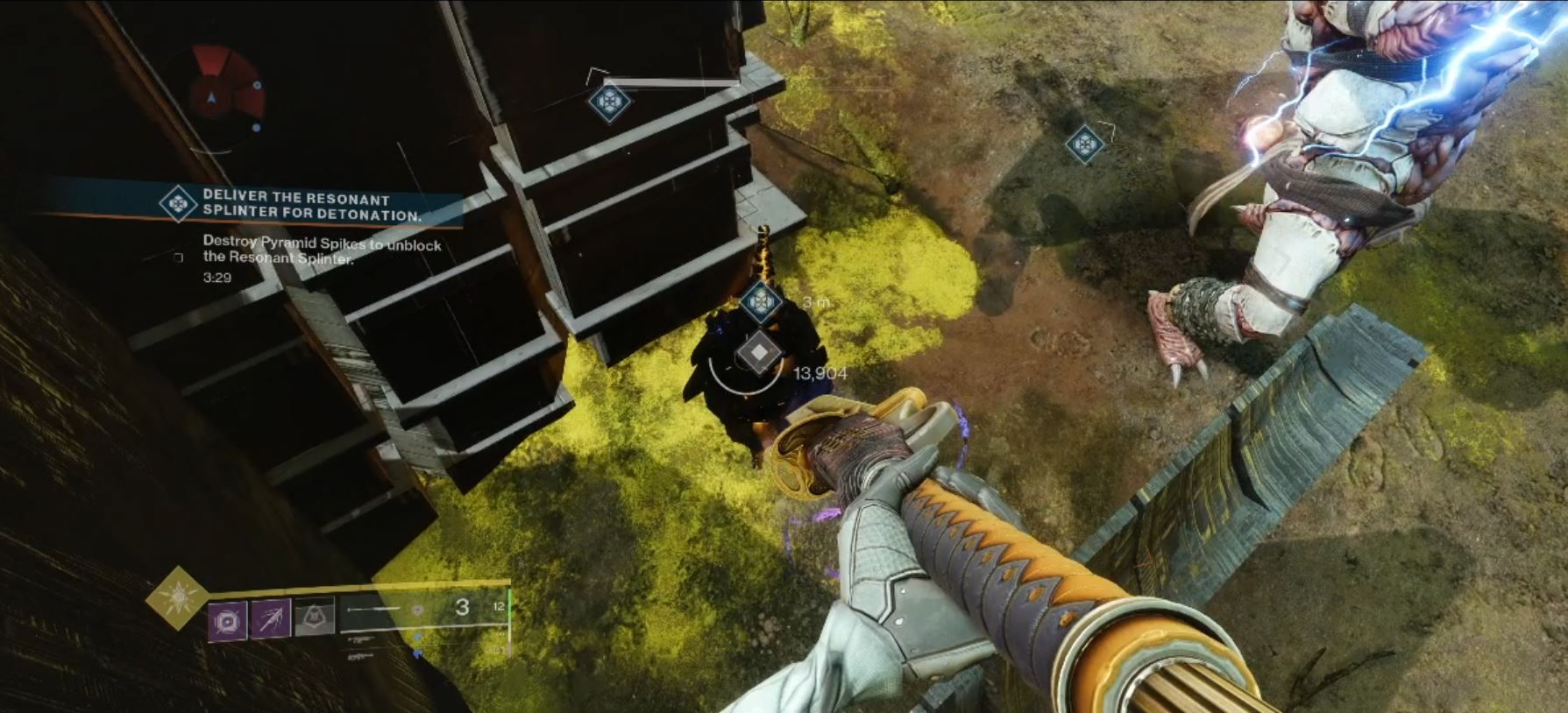Viewport: 1568px width, 713px height.
Task: Check the Destroy Pyramid Spikes objective checkbox
Action: pyautogui.click(x=180, y=257)
